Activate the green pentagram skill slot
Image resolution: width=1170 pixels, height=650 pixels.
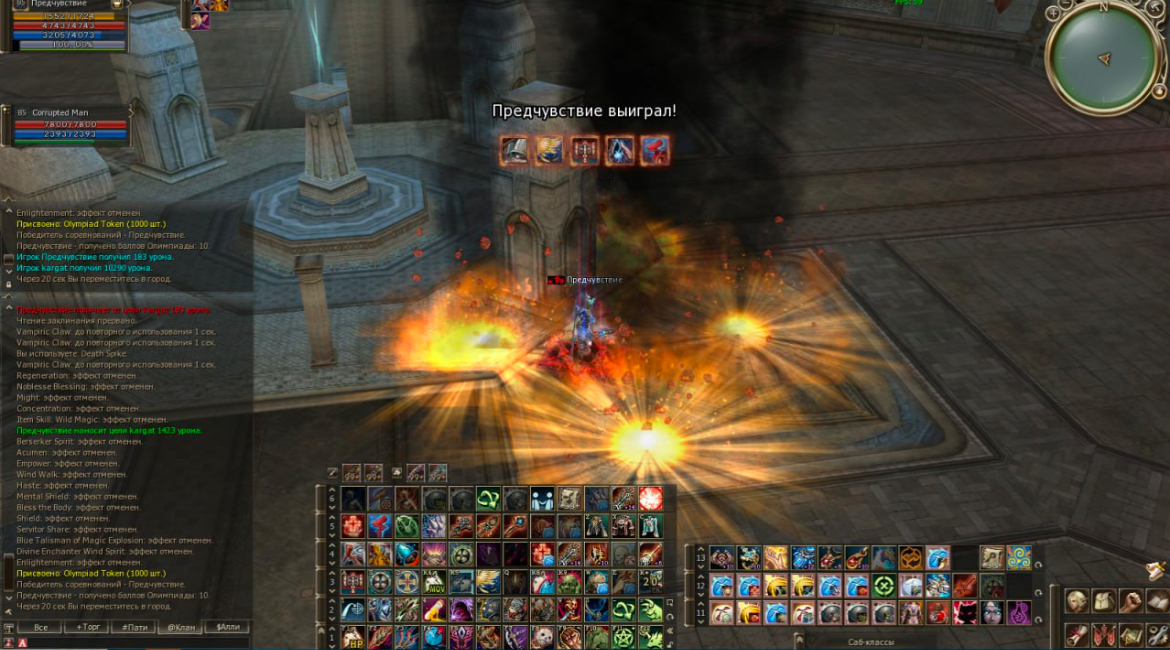pyautogui.click(x=624, y=637)
